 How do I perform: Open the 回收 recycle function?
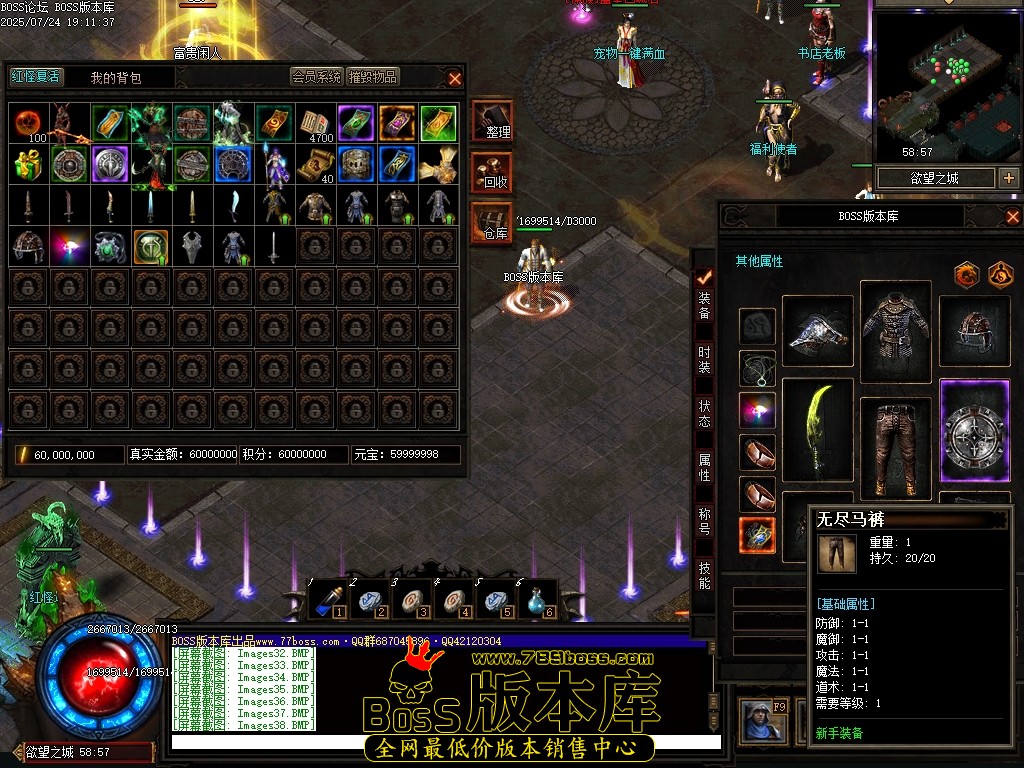coord(492,173)
